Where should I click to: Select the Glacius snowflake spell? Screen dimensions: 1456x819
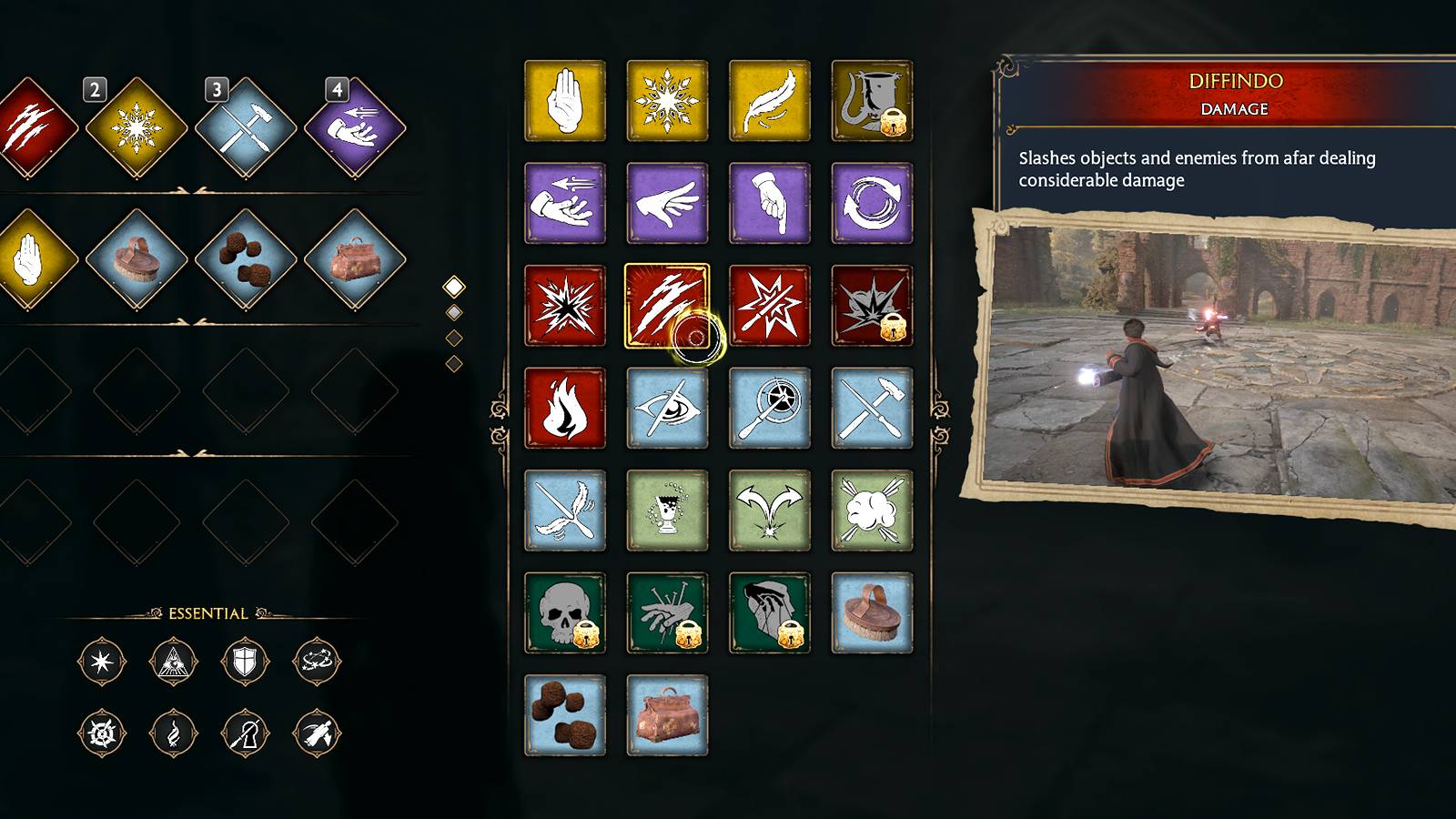pyautogui.click(x=667, y=101)
